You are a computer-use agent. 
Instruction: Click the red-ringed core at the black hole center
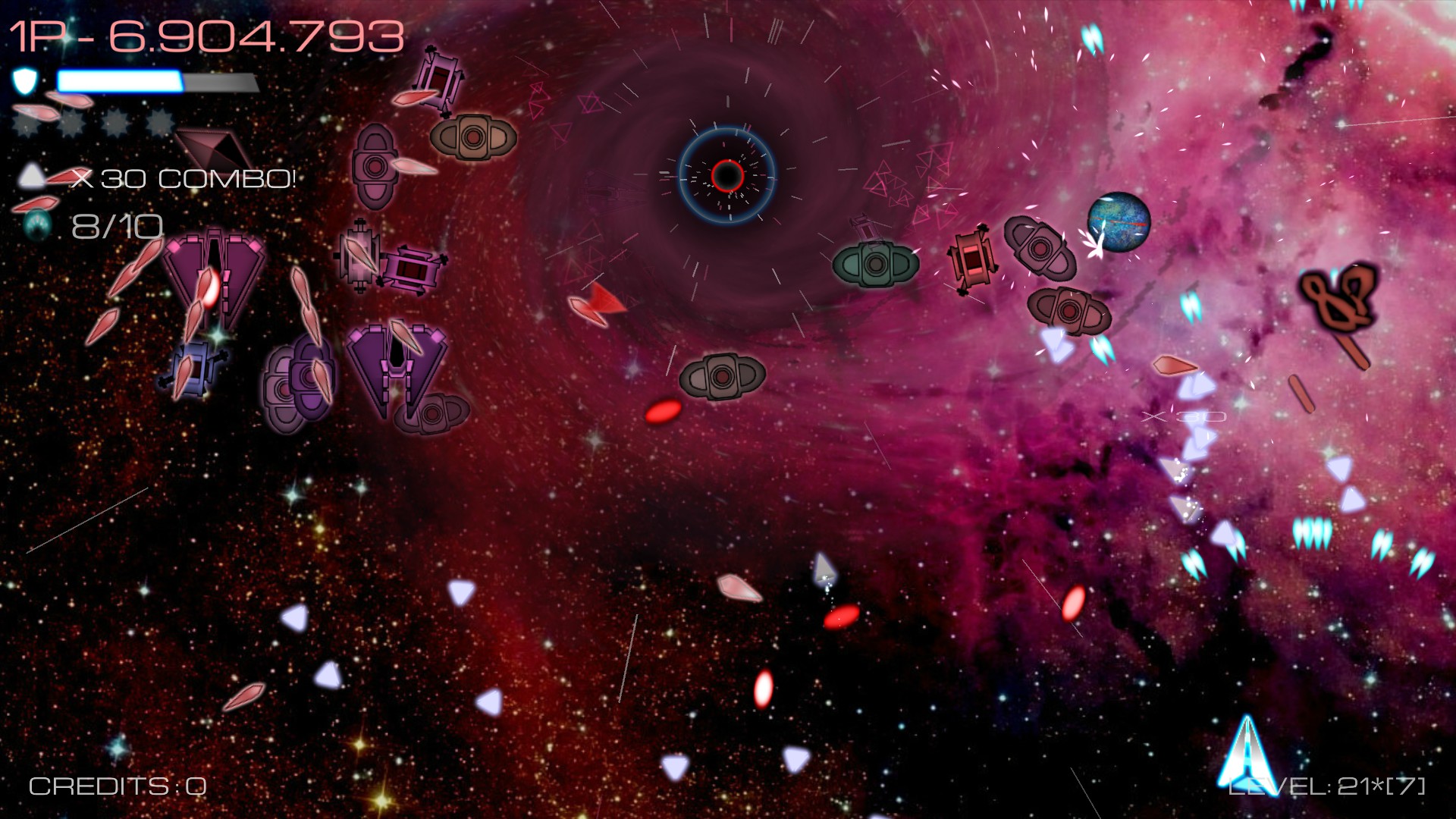[727, 176]
